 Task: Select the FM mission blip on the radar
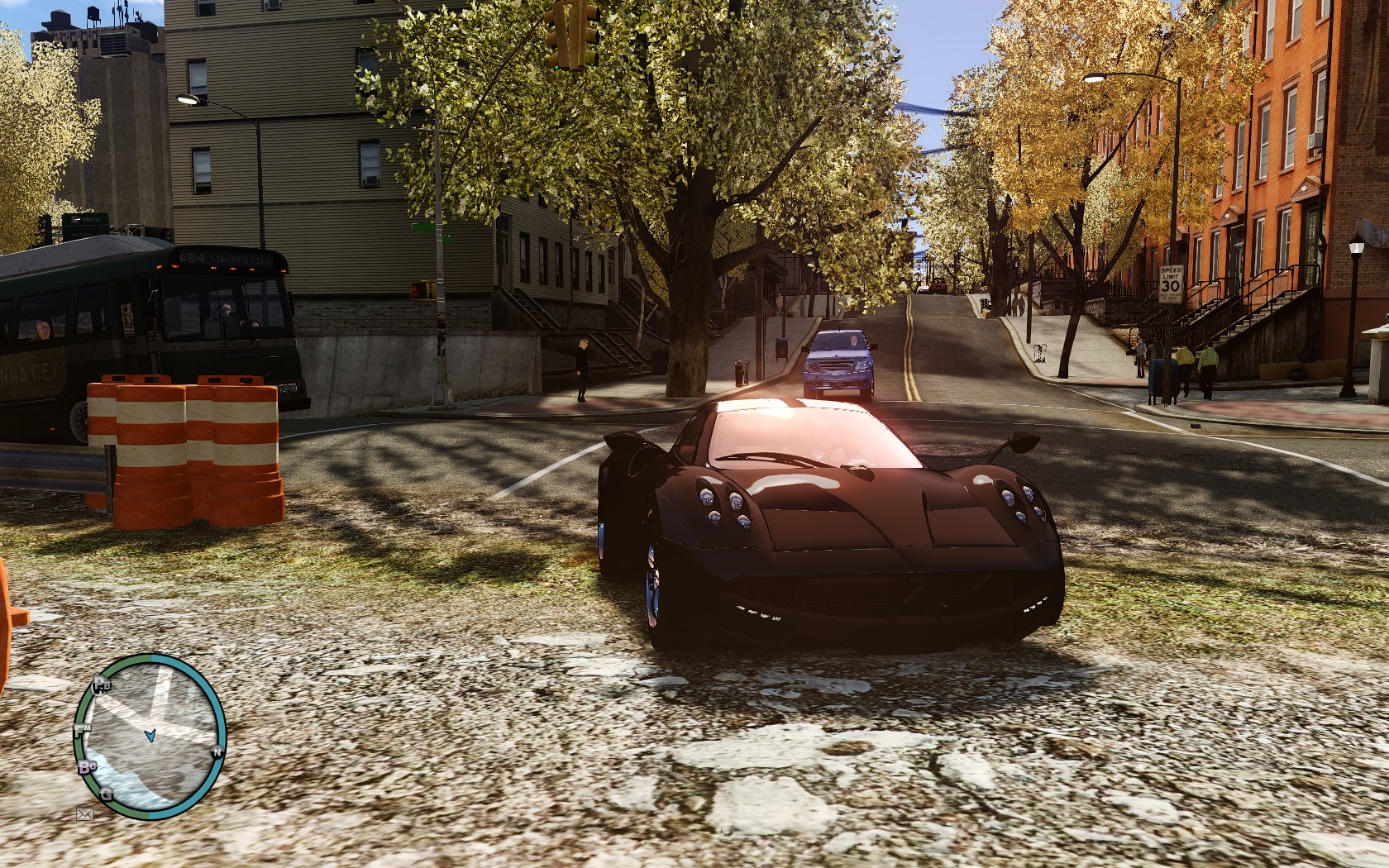point(81,731)
